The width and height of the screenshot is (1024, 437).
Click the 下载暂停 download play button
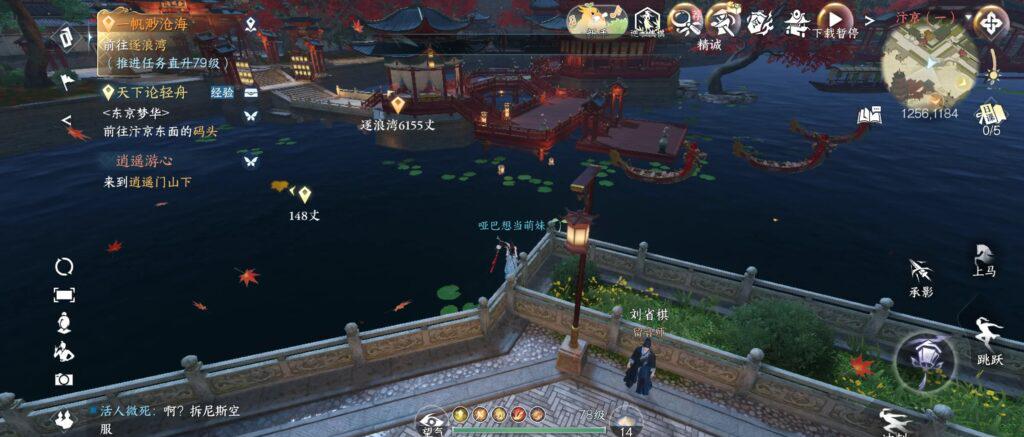pos(834,17)
